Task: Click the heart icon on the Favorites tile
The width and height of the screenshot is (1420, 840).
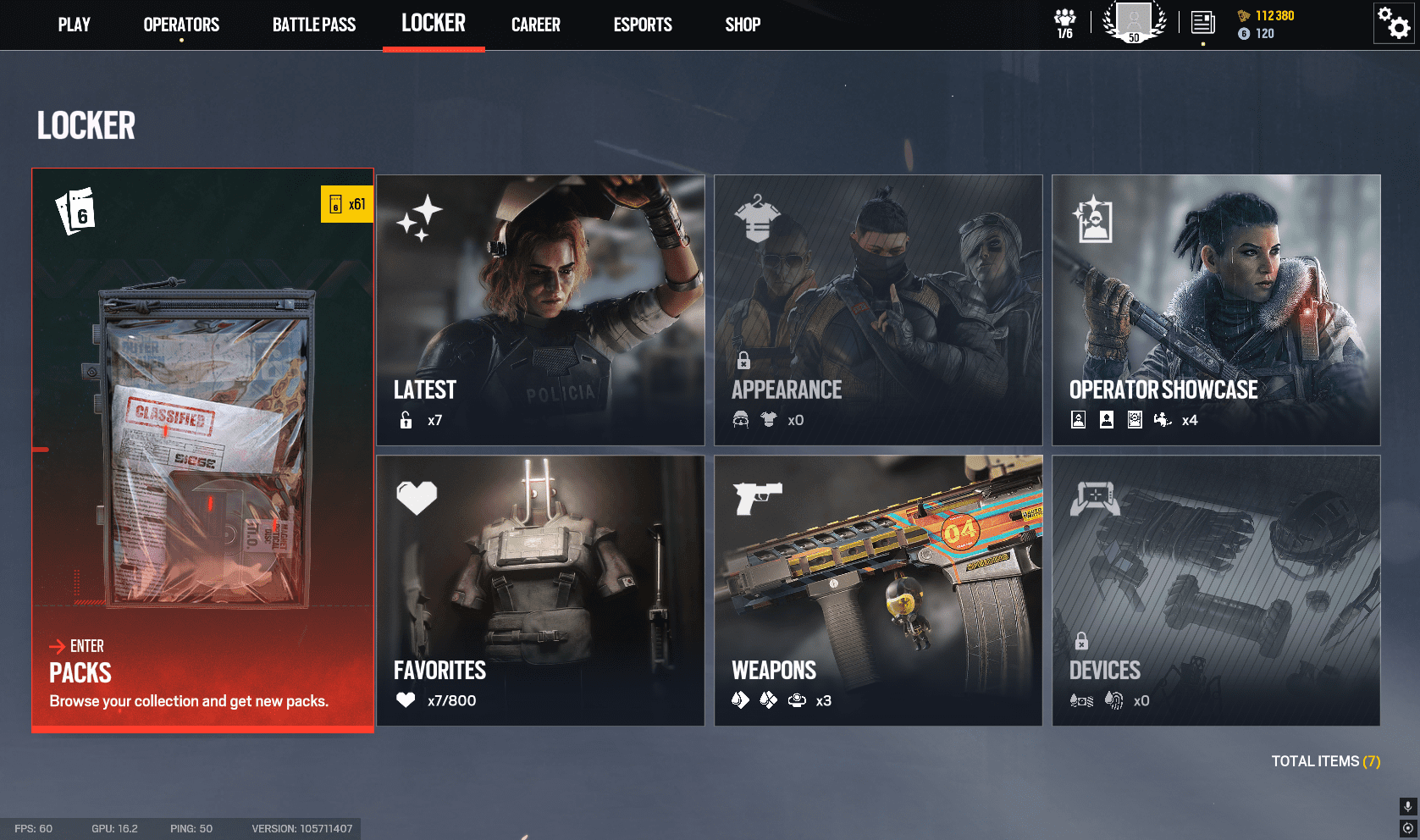Action: 417,498
